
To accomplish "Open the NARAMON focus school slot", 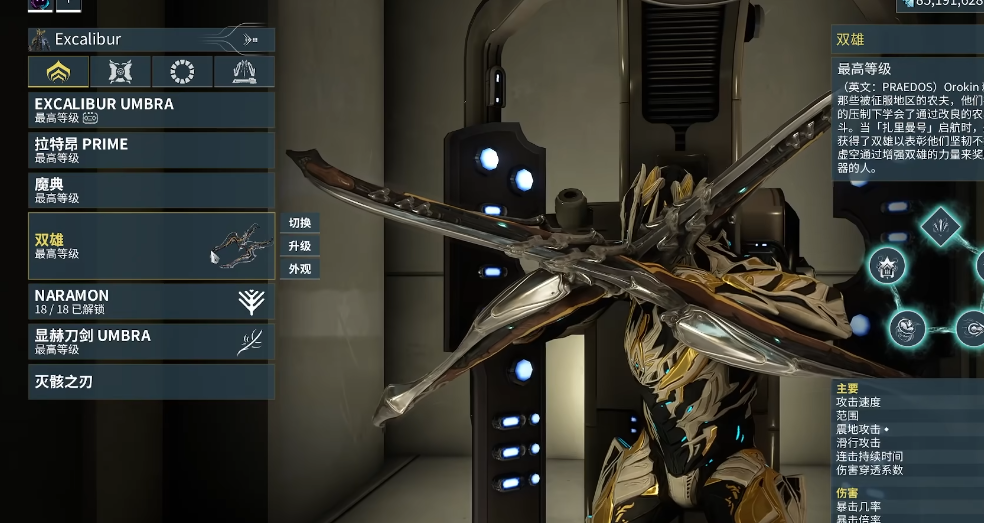I will (x=151, y=302).
